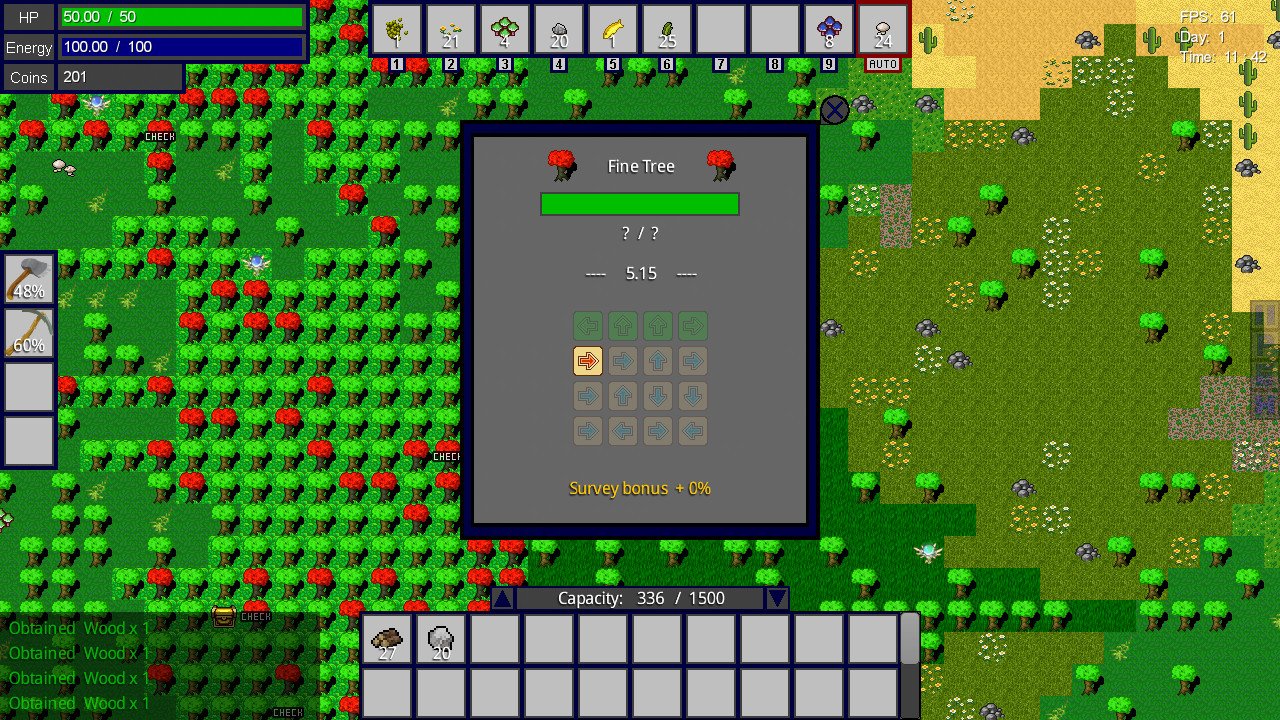Toggle the highlighted orange right-arrow survey tile
Viewport: 1280px width, 720px height.
coord(587,361)
